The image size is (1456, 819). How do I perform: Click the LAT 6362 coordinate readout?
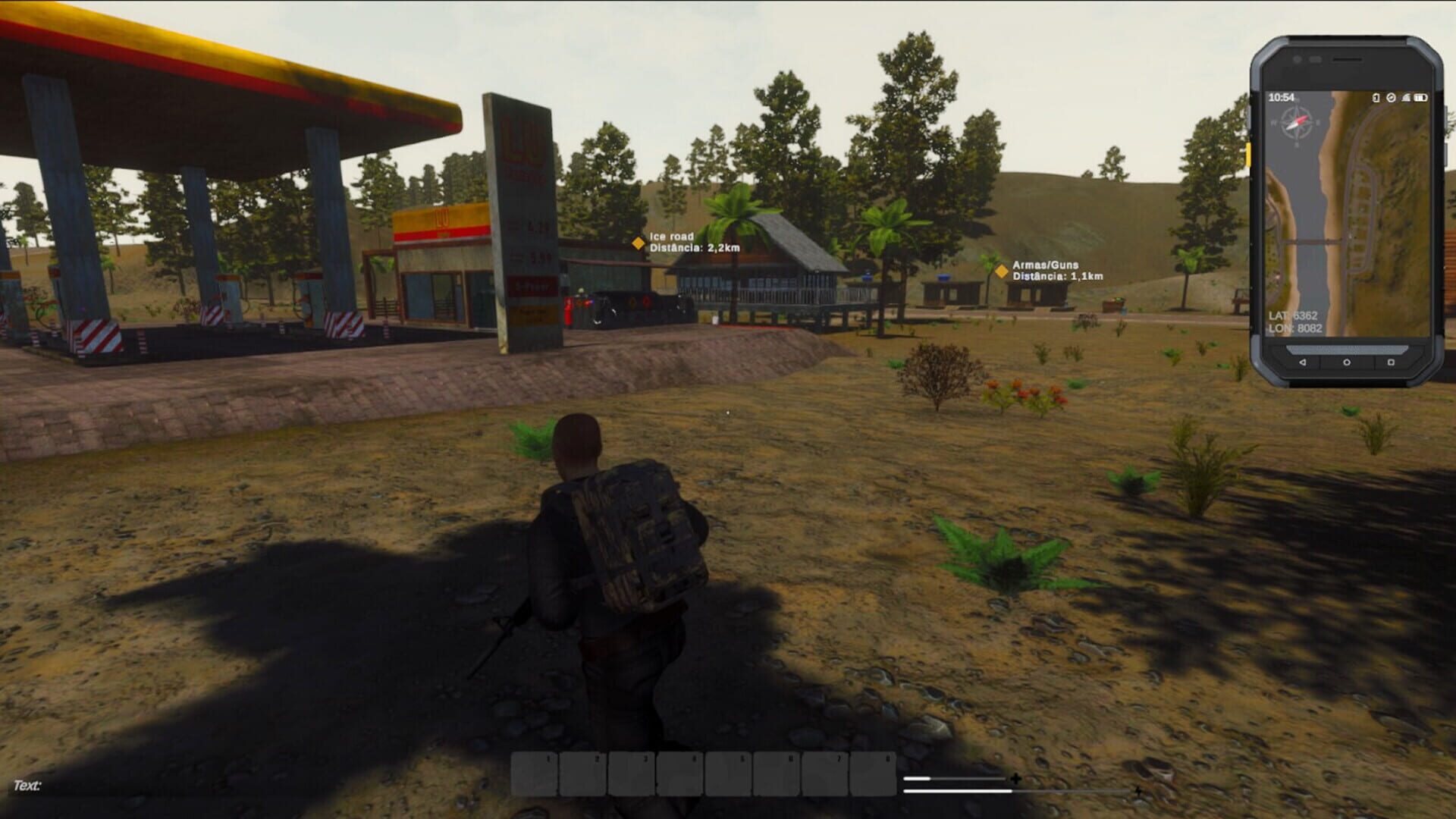(1292, 315)
